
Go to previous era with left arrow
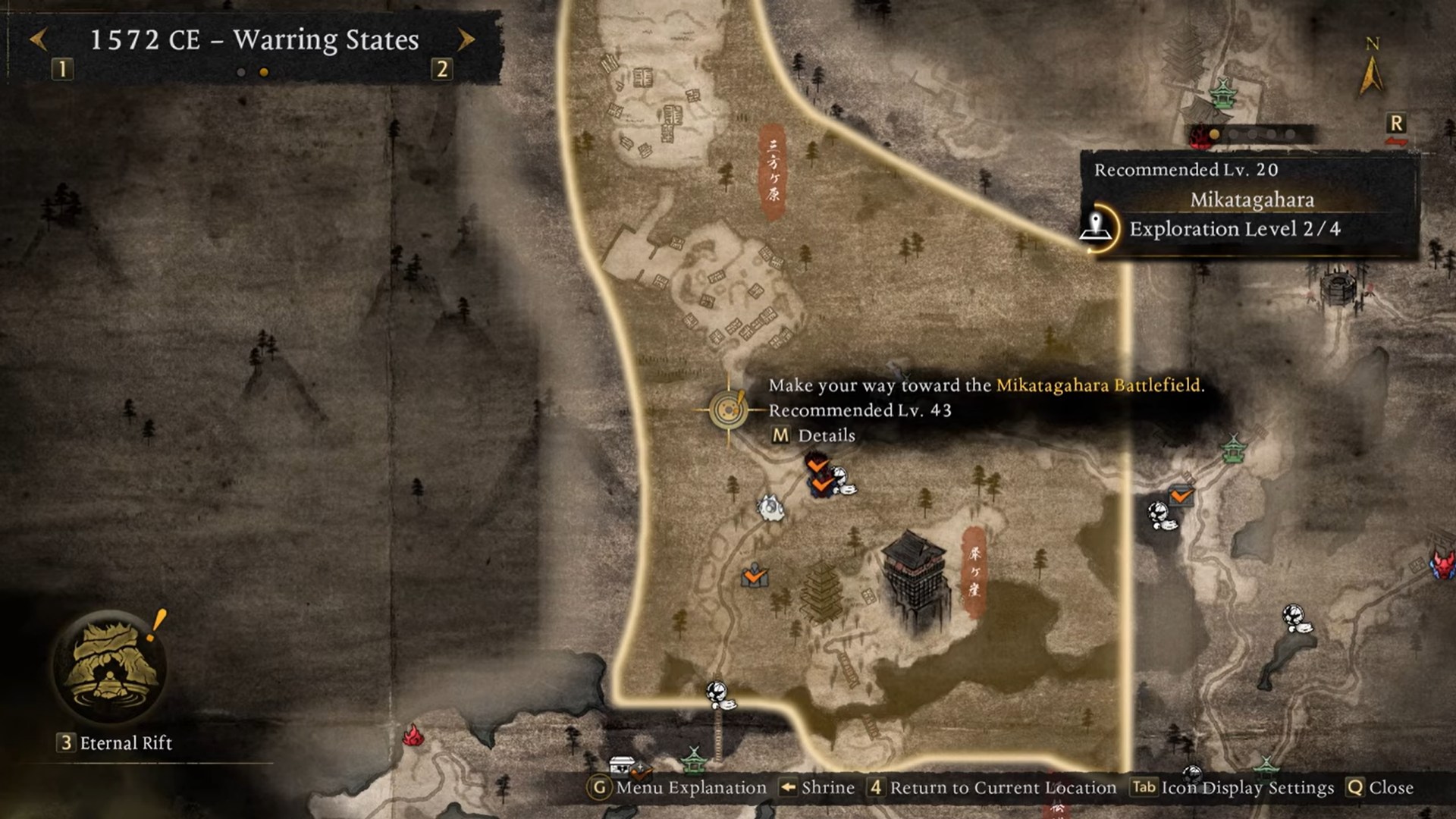(x=39, y=39)
